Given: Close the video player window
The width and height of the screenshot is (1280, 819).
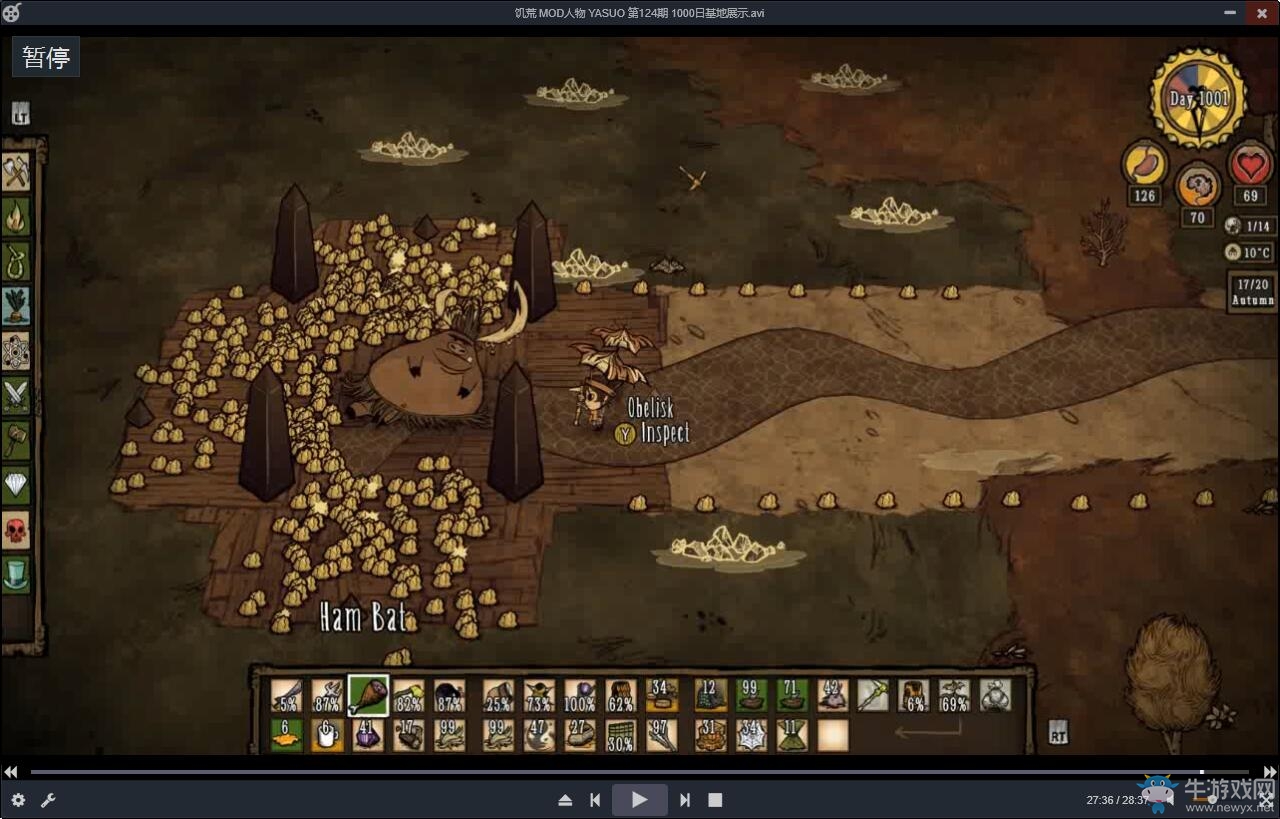Looking at the screenshot, I should [1258, 13].
